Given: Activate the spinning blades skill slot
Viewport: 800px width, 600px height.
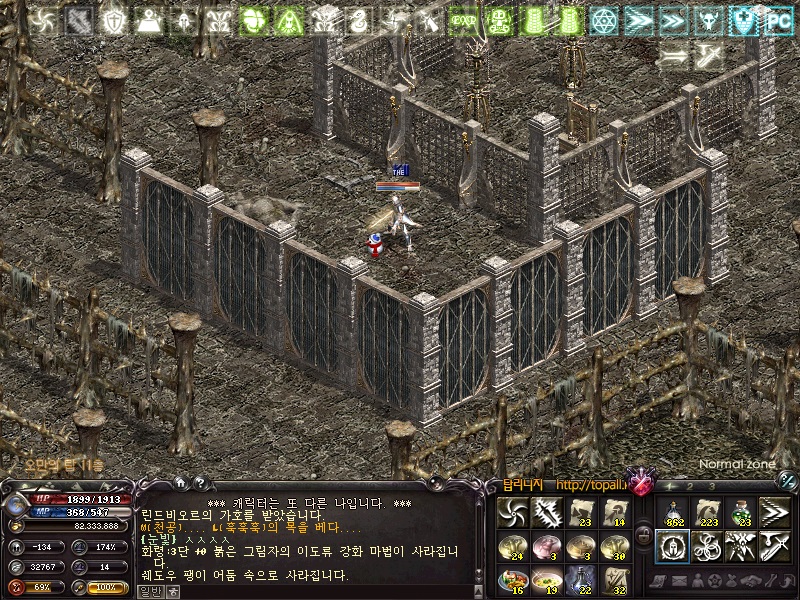Looking at the screenshot, I should [x=513, y=512].
